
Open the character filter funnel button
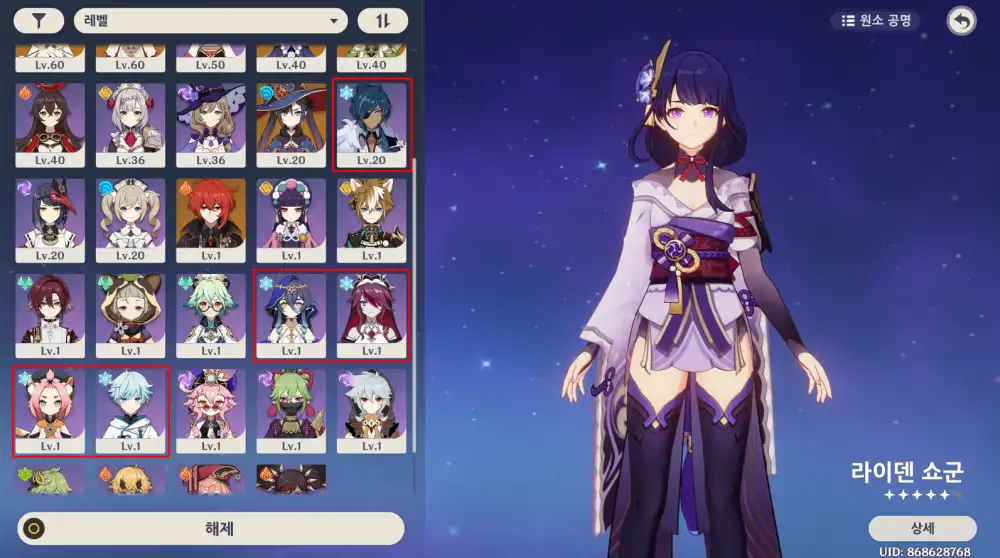click(x=40, y=21)
